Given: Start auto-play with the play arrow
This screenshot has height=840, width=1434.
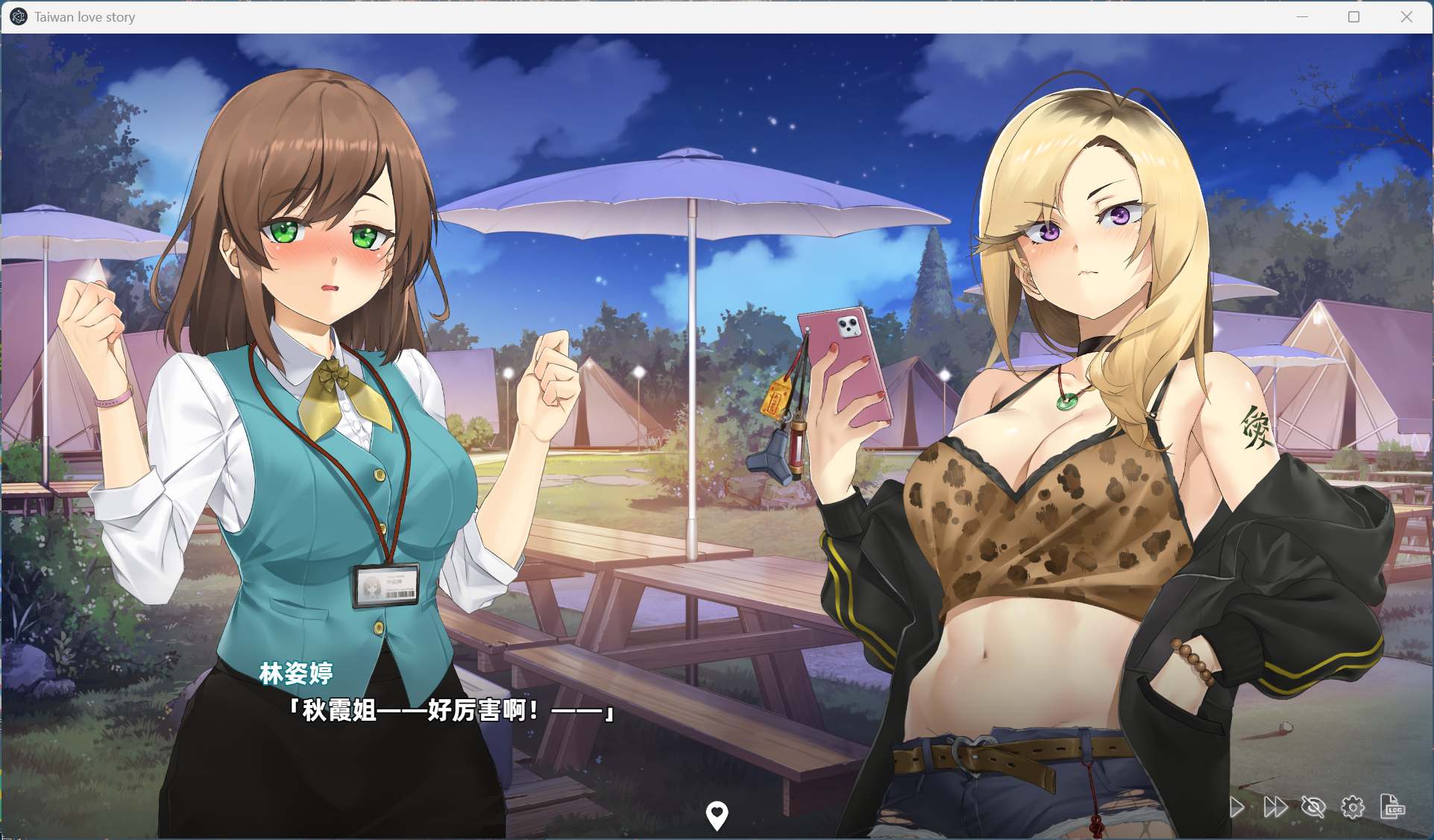Looking at the screenshot, I should tap(1236, 807).
